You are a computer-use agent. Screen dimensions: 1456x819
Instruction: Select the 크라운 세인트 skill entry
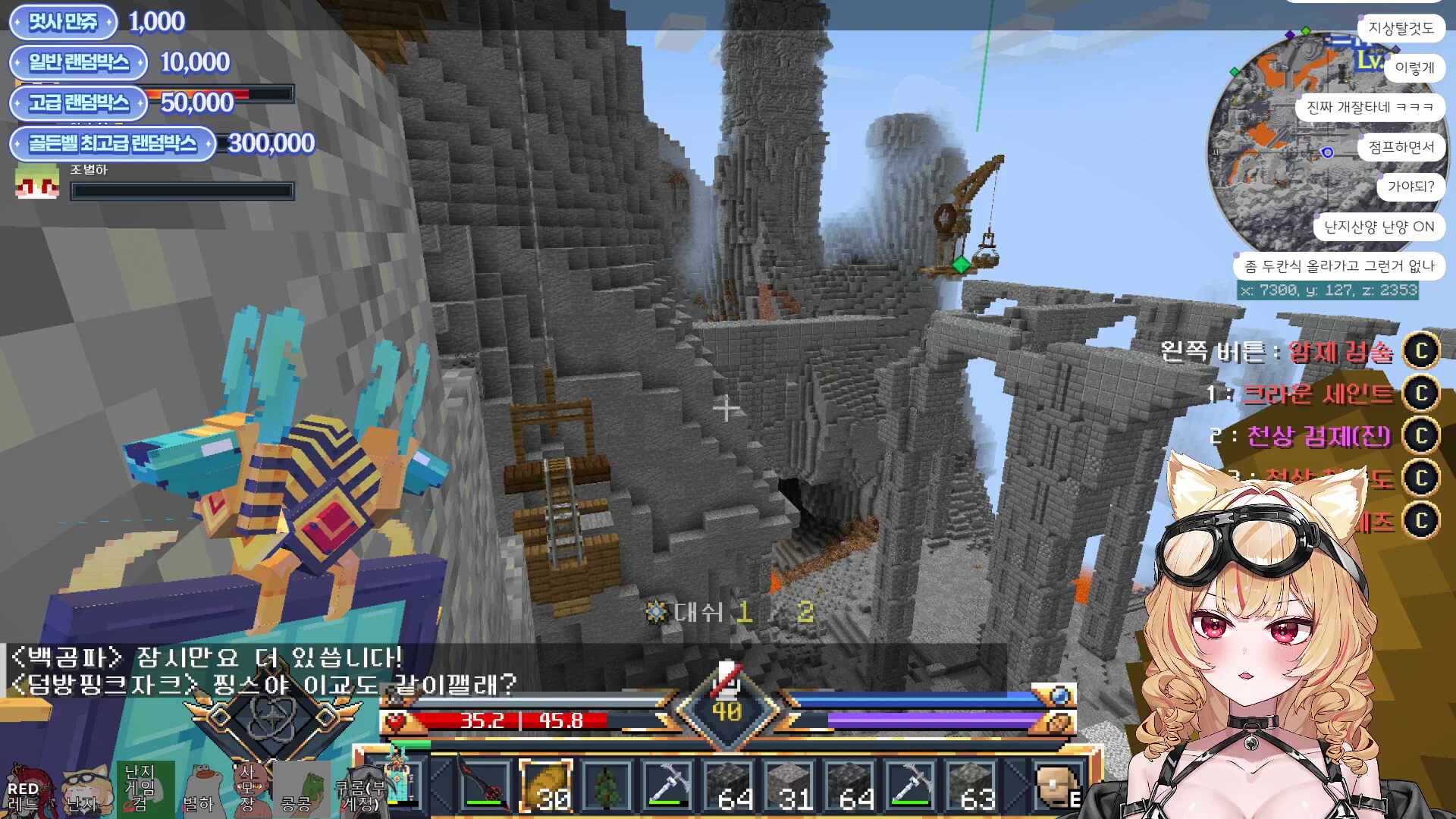click(x=1318, y=394)
